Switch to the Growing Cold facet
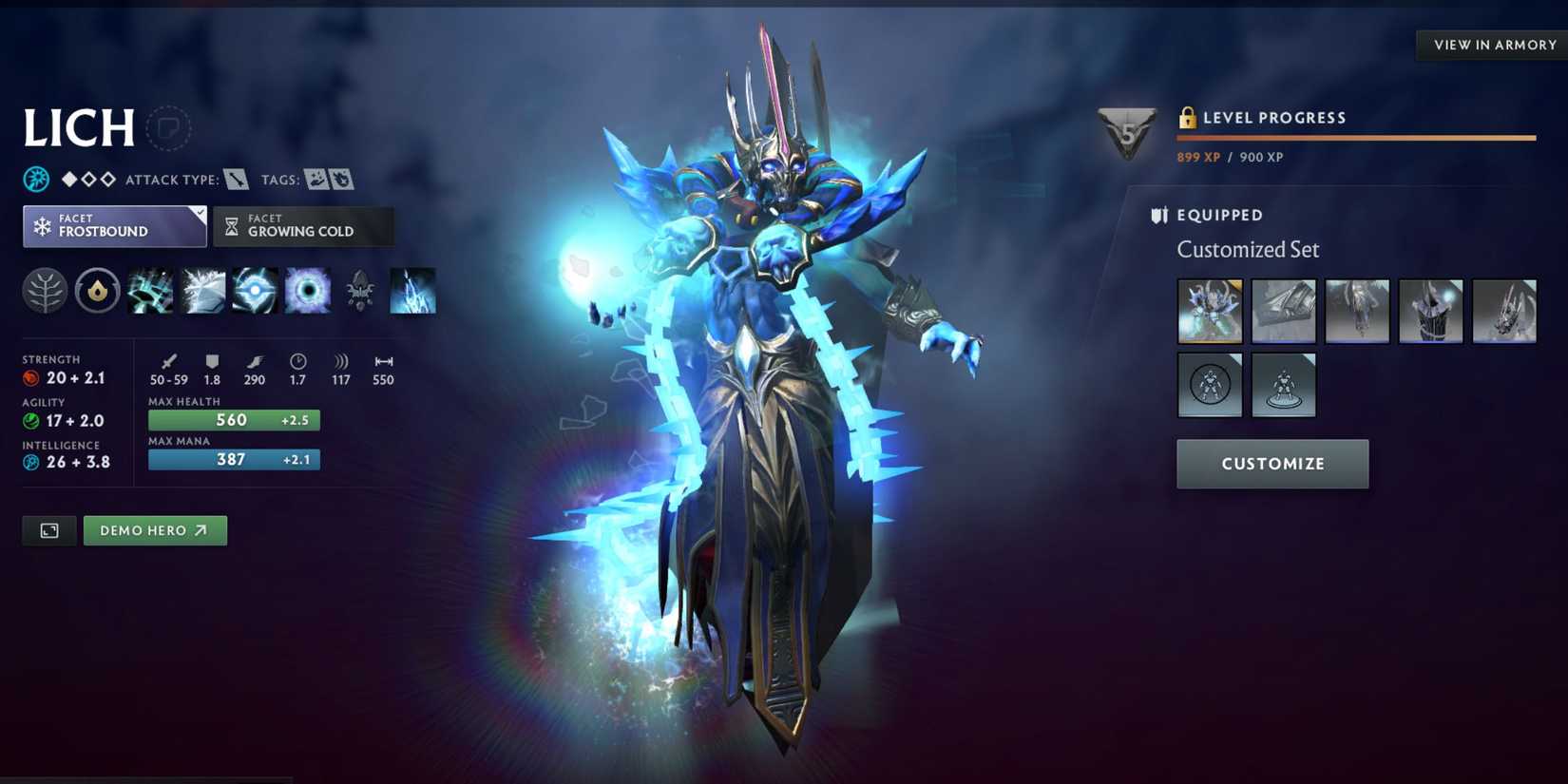The height and width of the screenshot is (784, 1568). coord(302,226)
